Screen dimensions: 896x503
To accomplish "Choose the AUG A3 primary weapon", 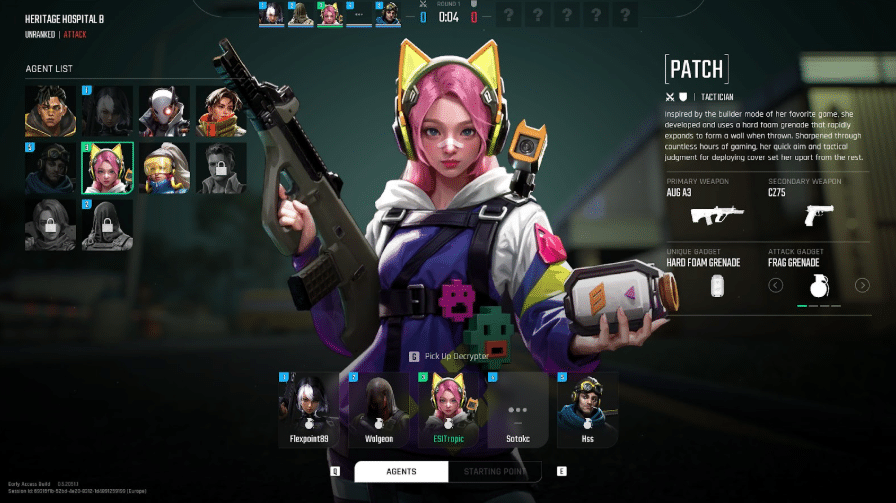I will pyautogui.click(x=717, y=212).
